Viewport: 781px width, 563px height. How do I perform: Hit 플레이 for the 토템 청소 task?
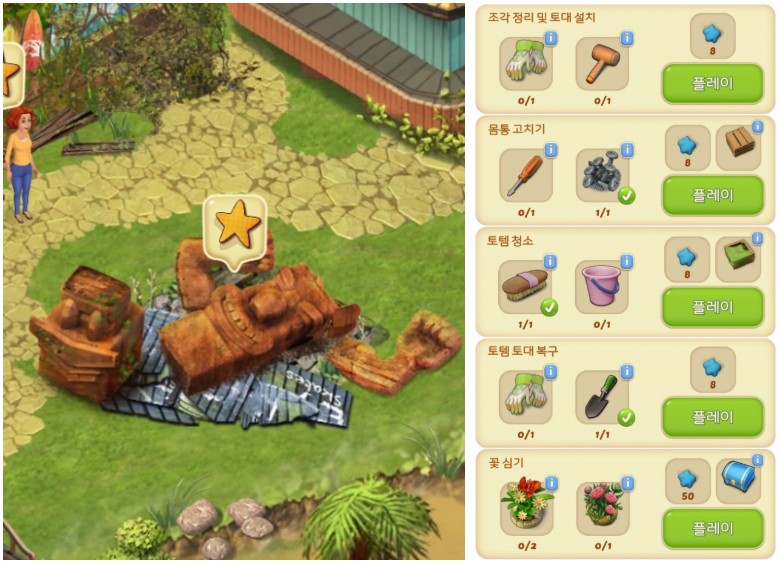pos(712,307)
